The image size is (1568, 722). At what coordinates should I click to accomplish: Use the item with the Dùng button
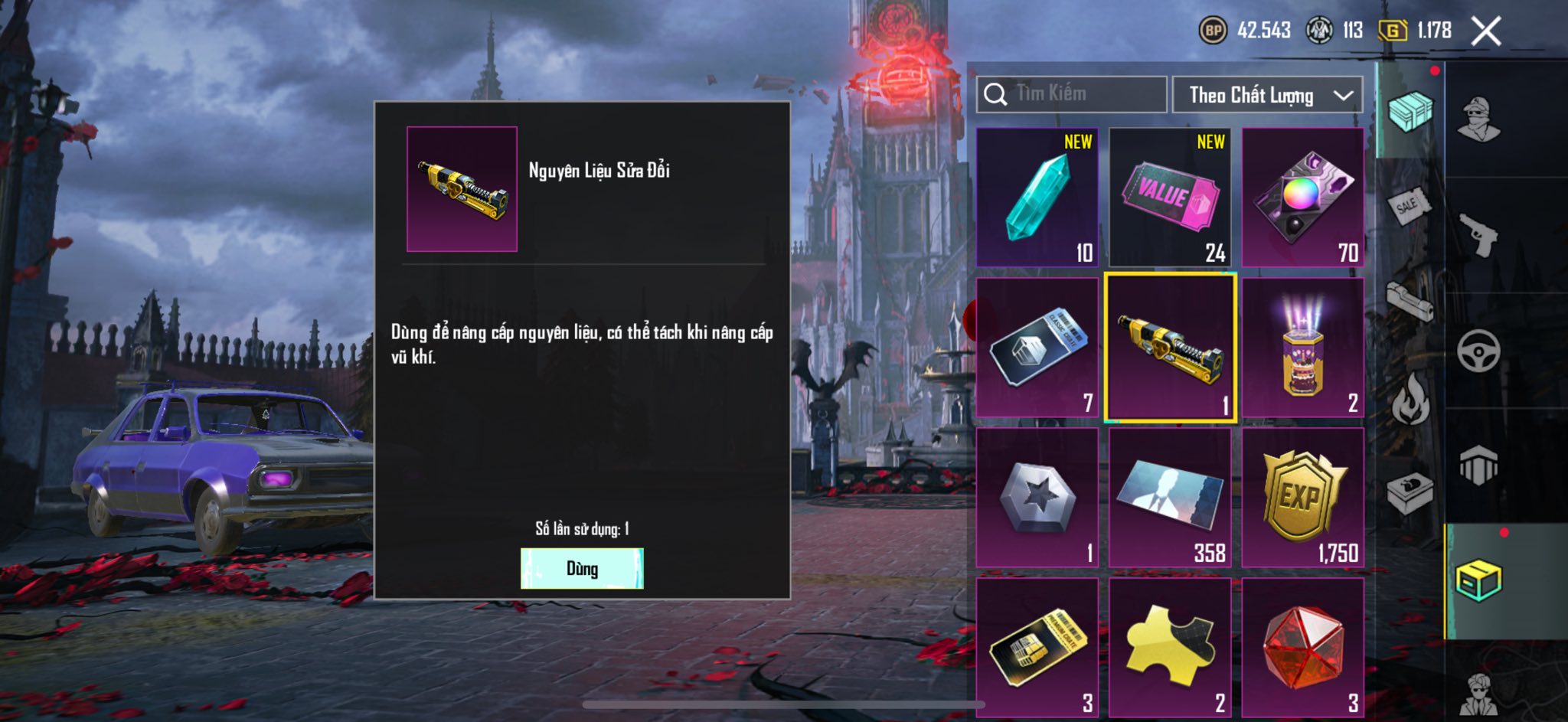(x=582, y=568)
